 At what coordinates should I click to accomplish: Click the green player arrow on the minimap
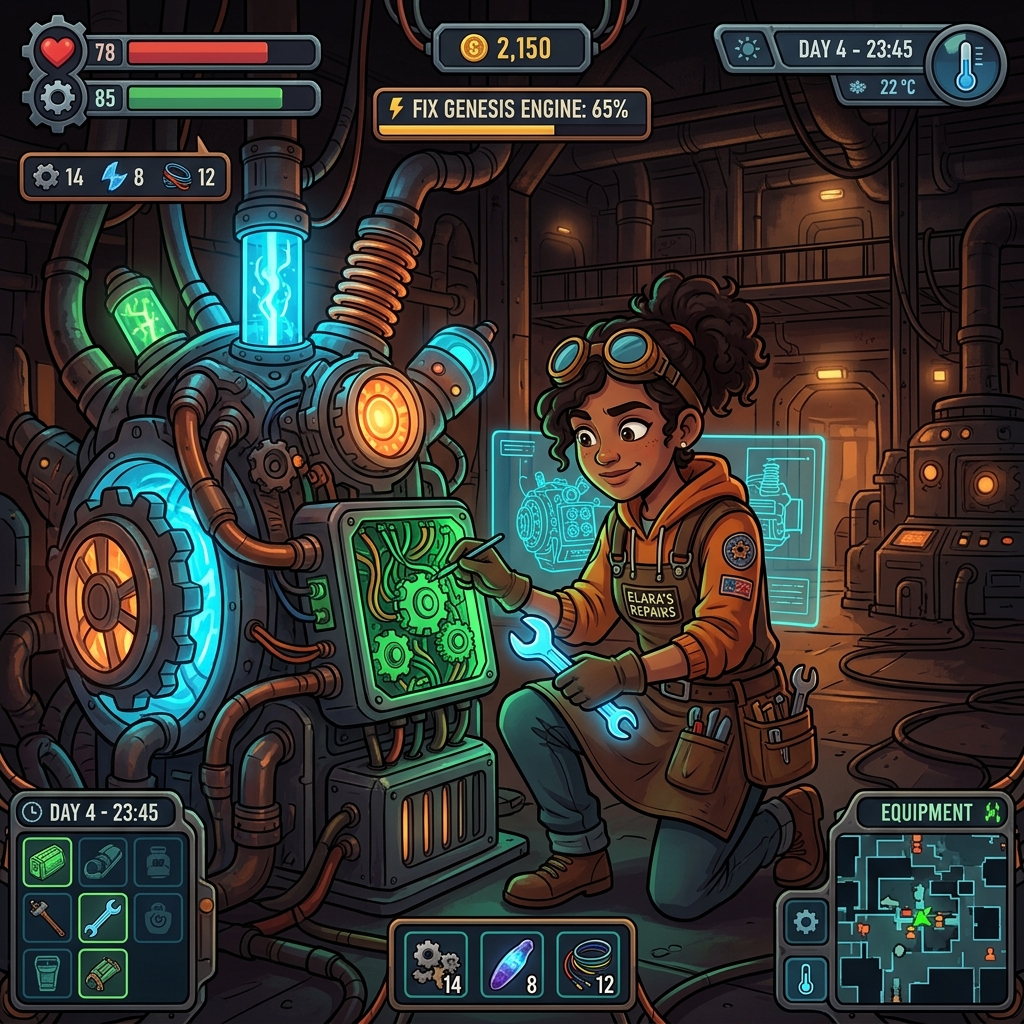click(920, 915)
